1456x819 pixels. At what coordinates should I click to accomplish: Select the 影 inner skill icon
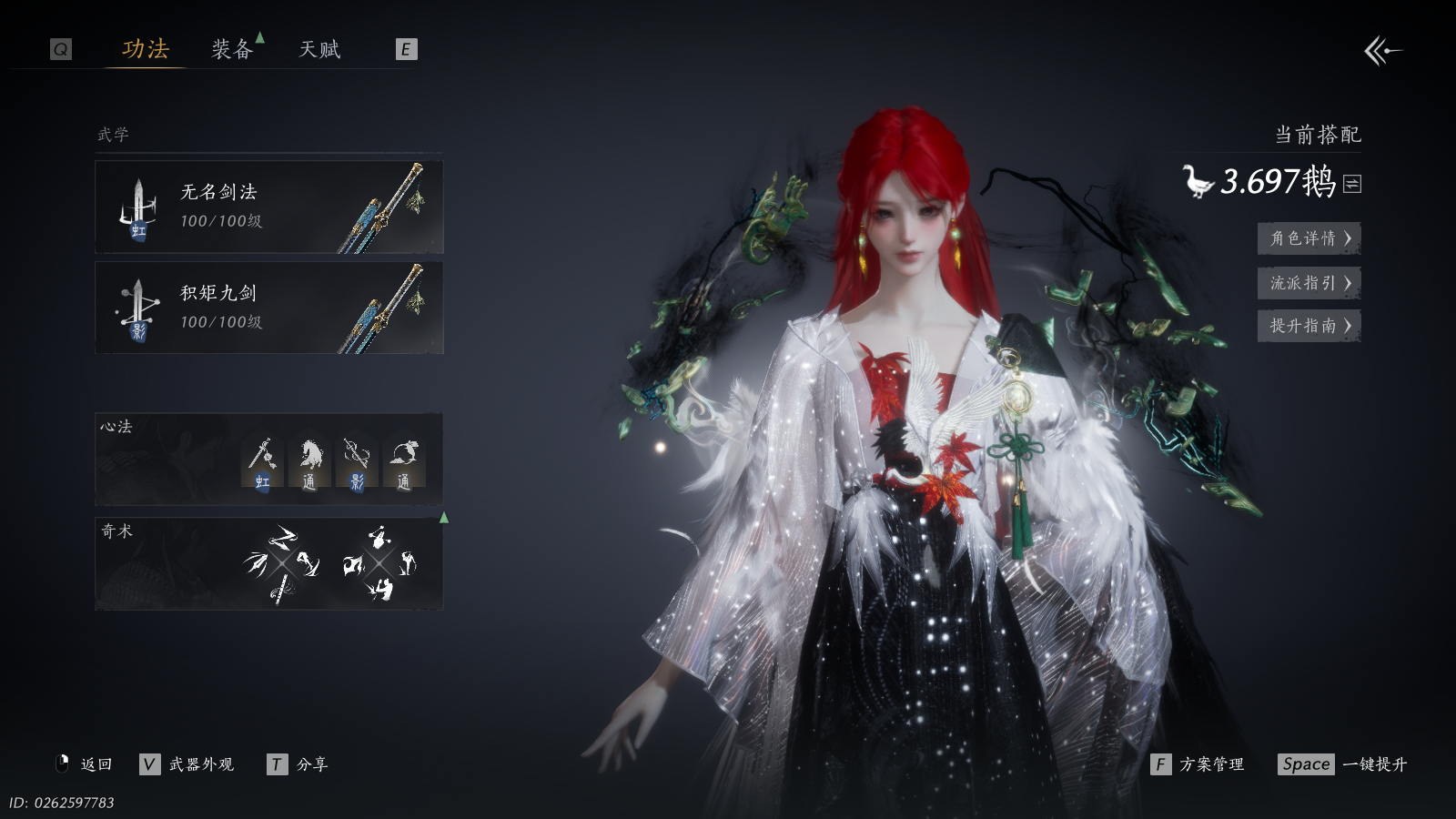click(x=356, y=463)
